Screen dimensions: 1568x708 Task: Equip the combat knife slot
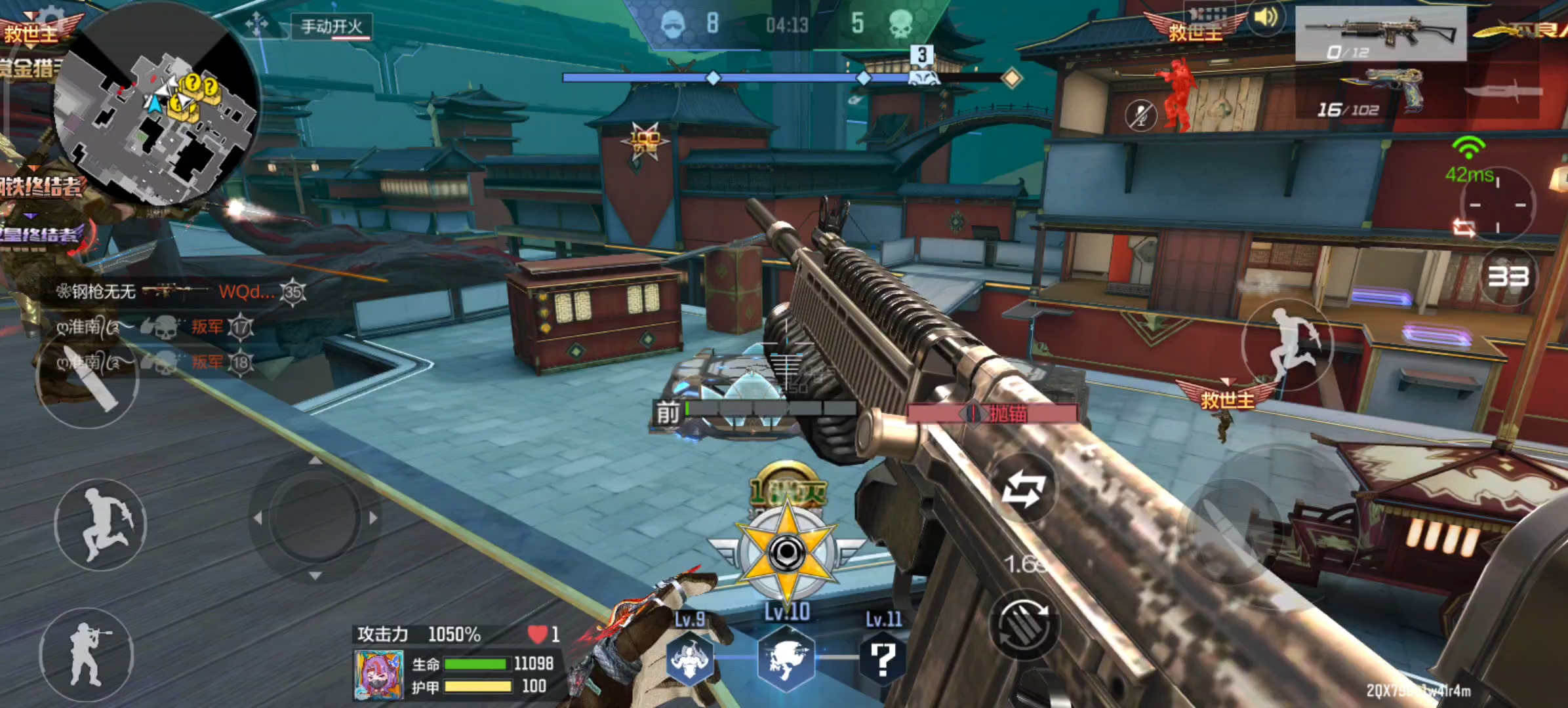tap(1502, 93)
